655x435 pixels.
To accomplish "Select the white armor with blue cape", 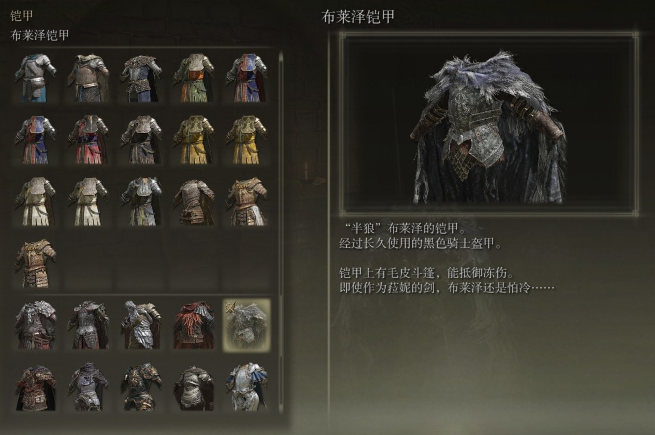I will 245,386.
